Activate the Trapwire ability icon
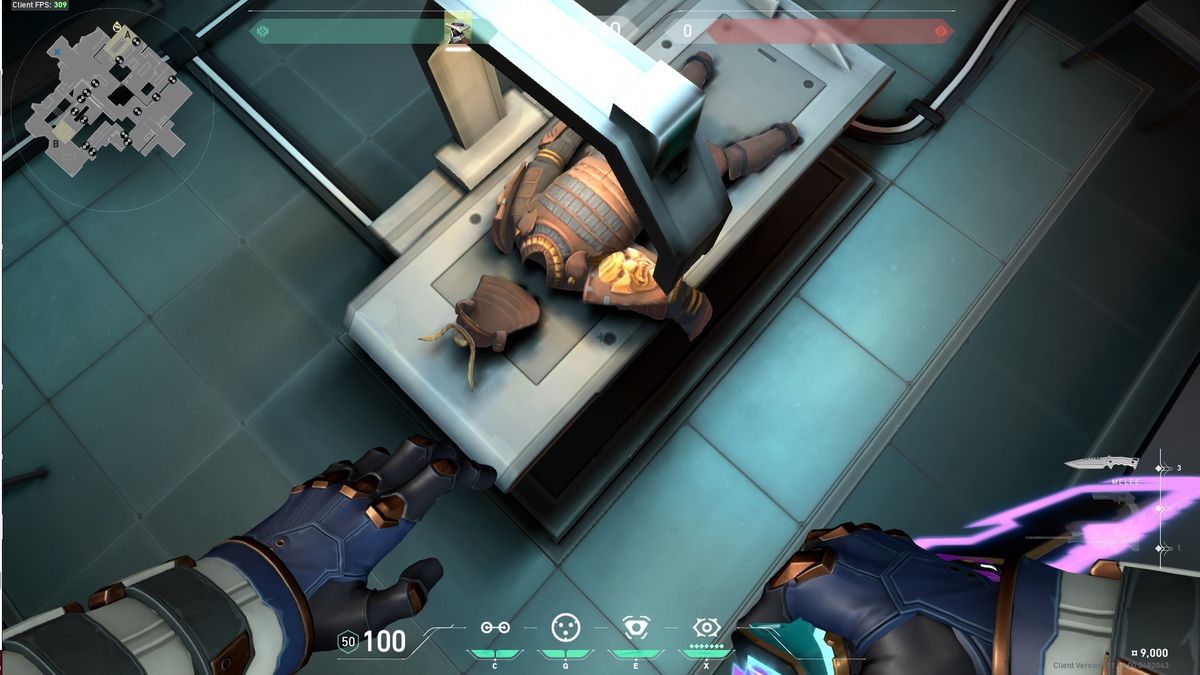This screenshot has width=1200, height=675. (495, 627)
